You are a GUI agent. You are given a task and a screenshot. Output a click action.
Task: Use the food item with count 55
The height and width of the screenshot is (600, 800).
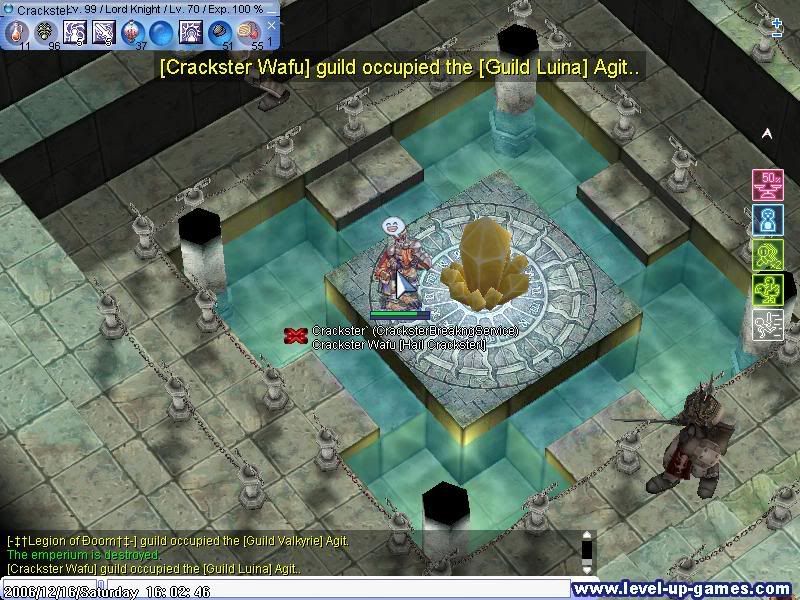[248, 32]
